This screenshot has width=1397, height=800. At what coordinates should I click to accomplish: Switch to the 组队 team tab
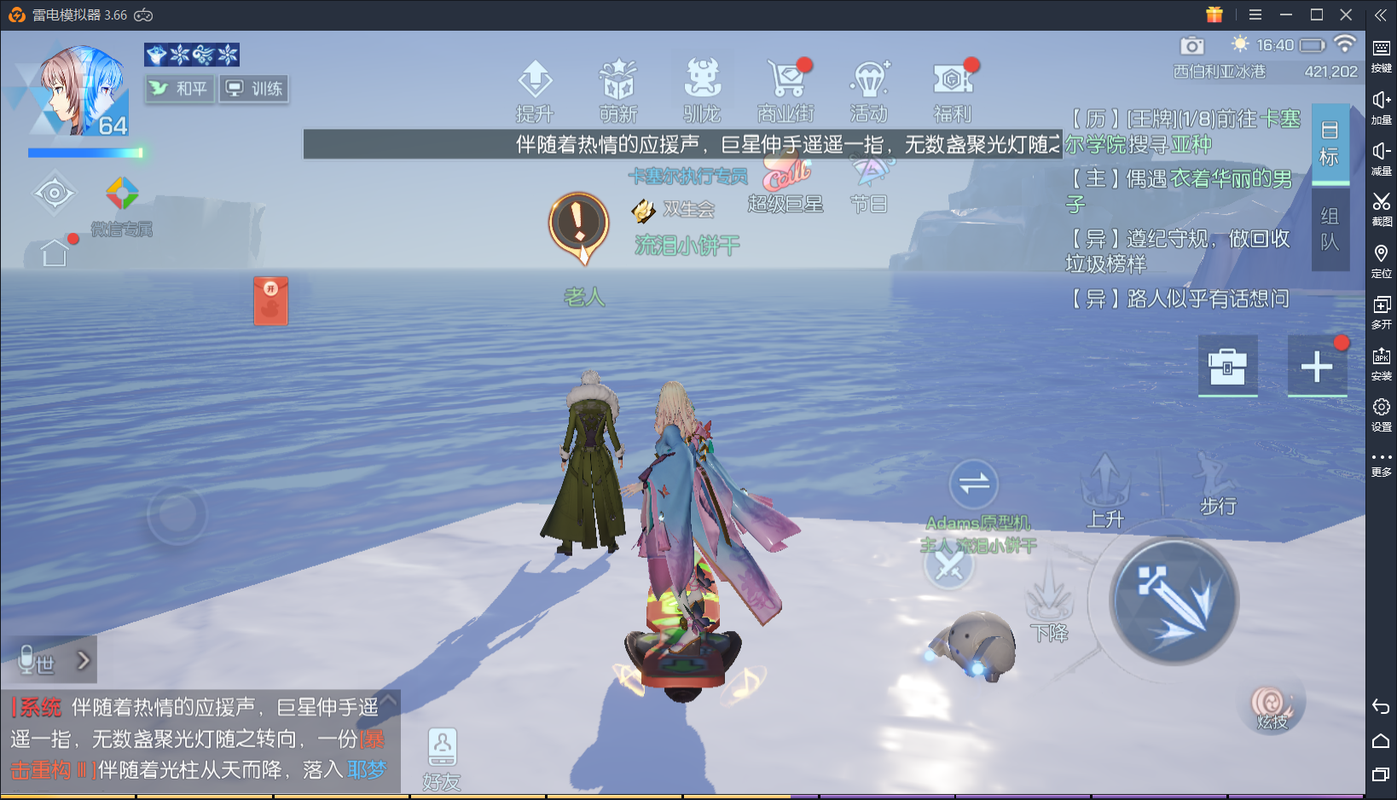tap(1329, 230)
